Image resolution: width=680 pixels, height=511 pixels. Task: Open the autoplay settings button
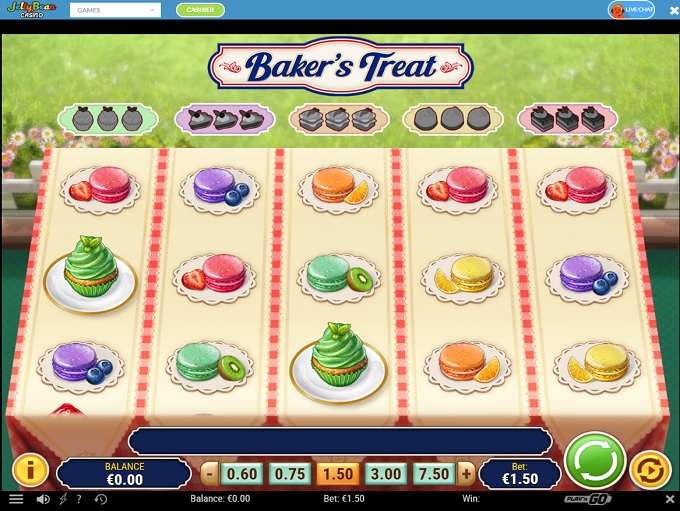[x=650, y=470]
